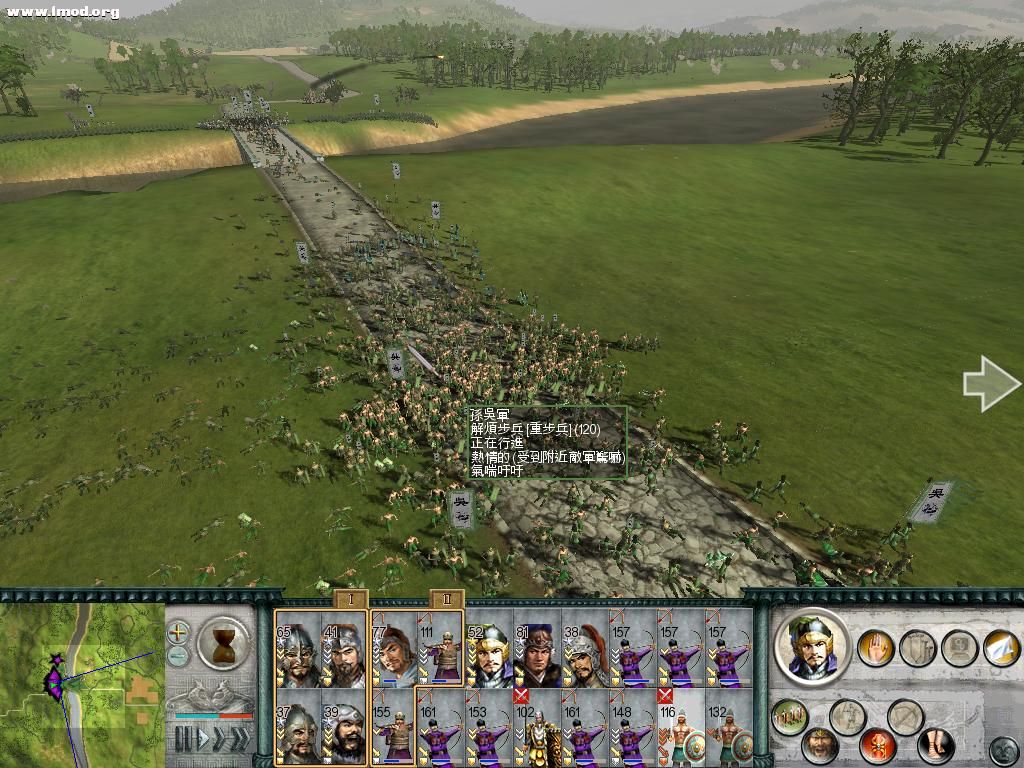Click the general's portrait in the command panel
The image size is (1024, 768).
(x=812, y=645)
